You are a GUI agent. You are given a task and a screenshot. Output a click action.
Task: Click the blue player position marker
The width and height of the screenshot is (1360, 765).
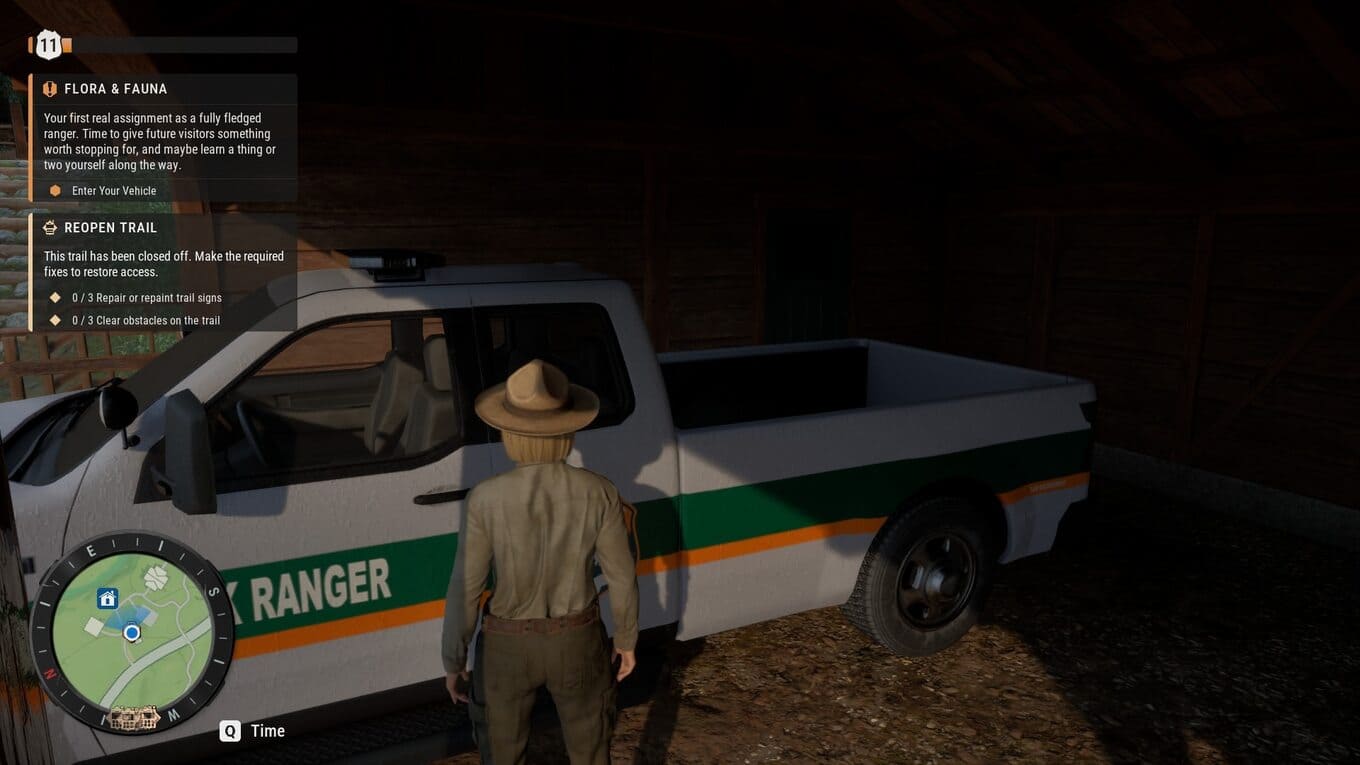click(132, 633)
